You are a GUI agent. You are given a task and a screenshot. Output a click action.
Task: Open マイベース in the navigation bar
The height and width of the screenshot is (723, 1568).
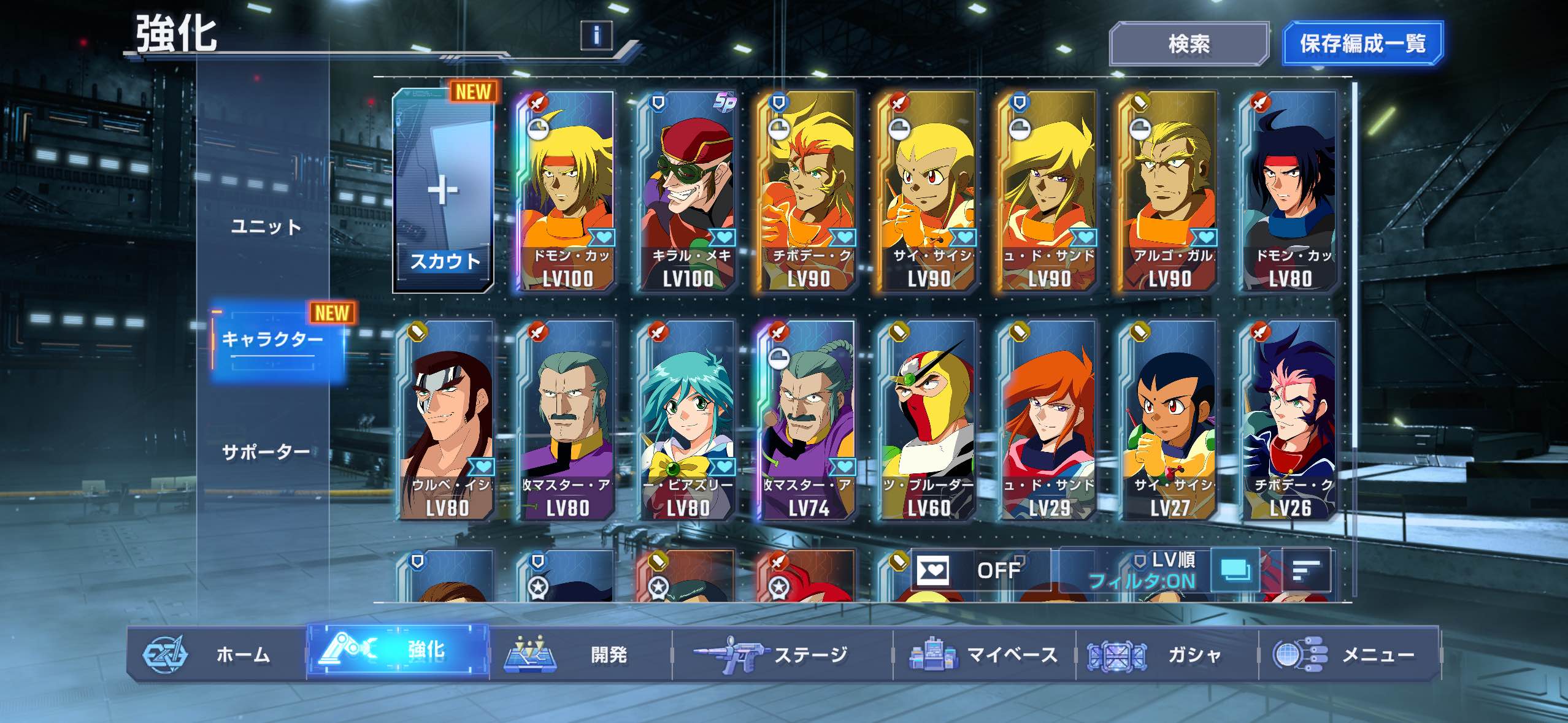pyautogui.click(x=983, y=654)
